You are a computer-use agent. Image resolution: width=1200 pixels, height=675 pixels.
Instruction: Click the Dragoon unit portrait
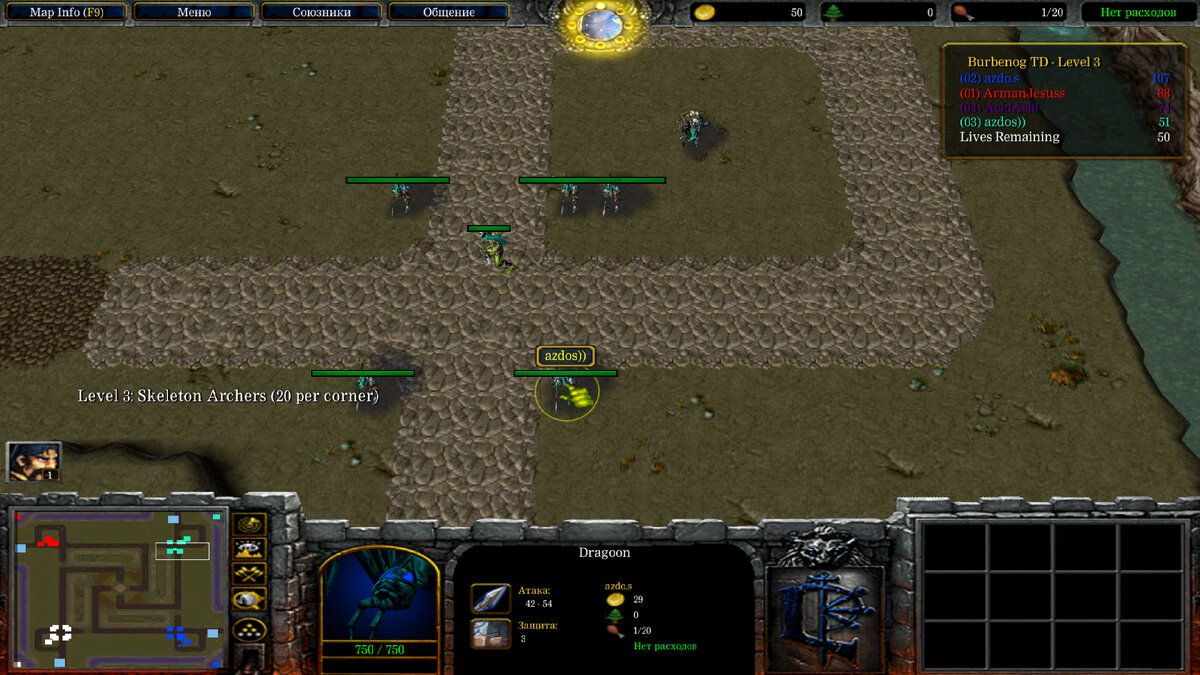tap(379, 595)
